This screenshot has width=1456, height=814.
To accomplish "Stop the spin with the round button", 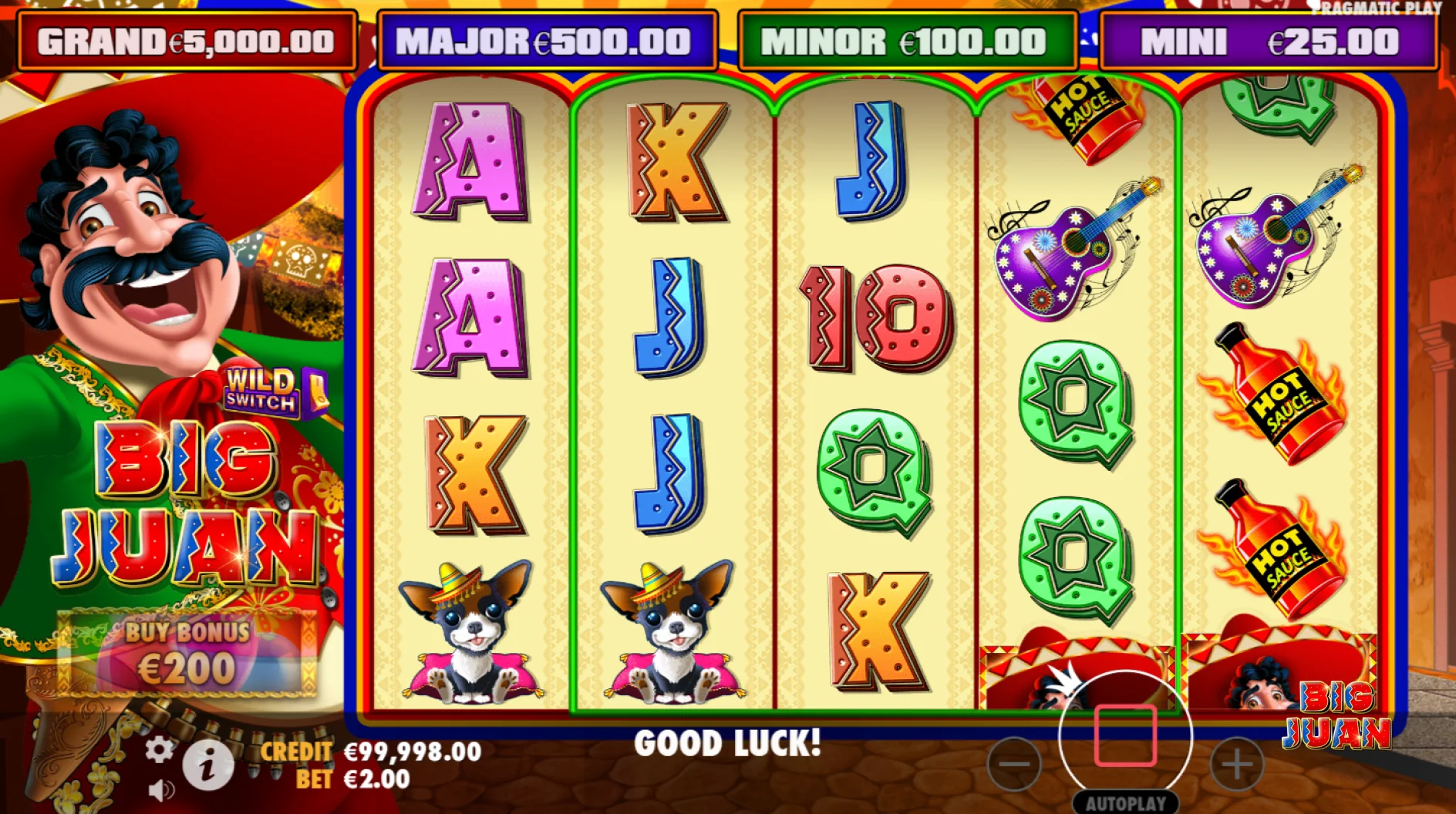I will coord(1125,735).
